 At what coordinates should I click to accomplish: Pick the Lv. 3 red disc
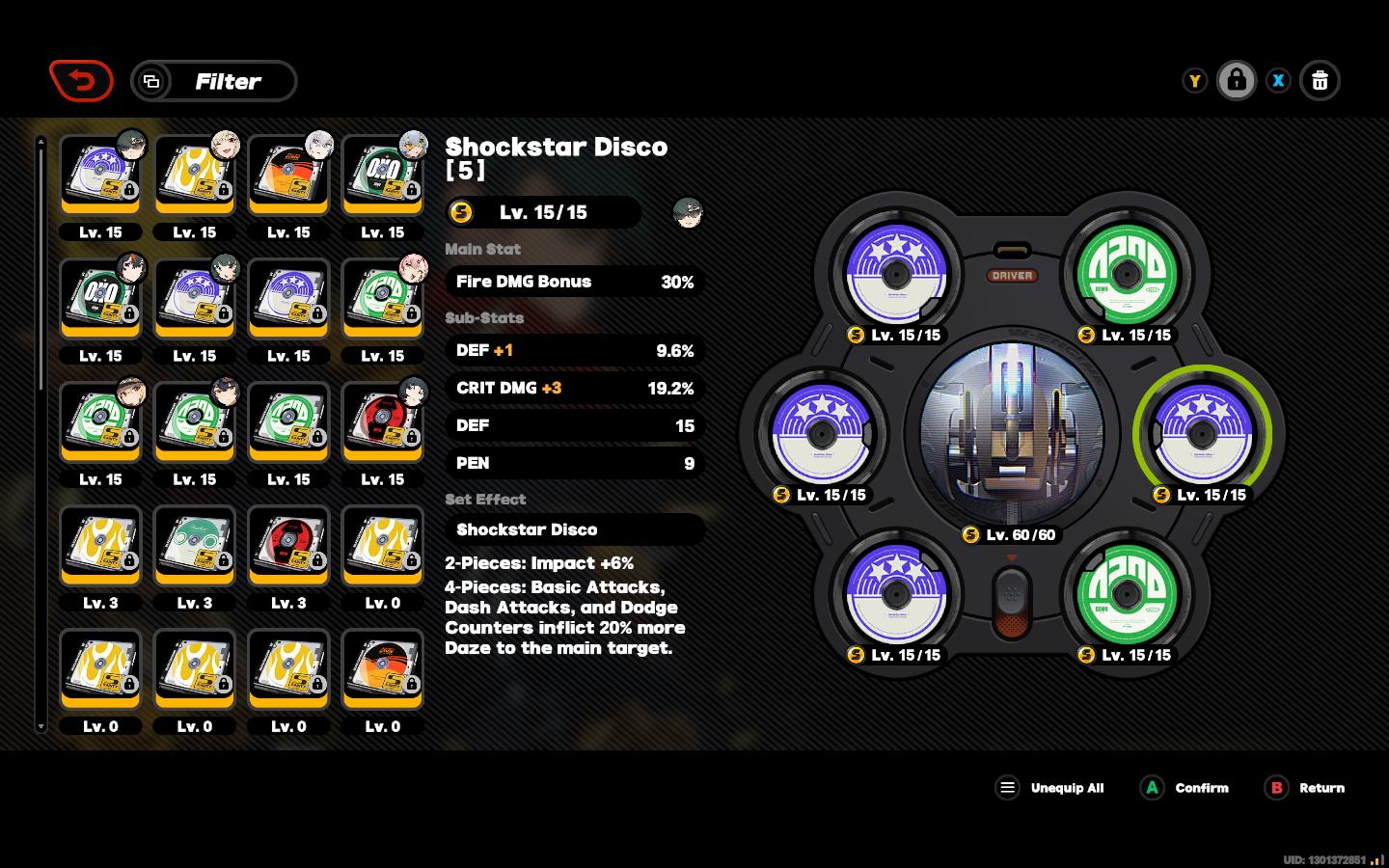(x=288, y=546)
